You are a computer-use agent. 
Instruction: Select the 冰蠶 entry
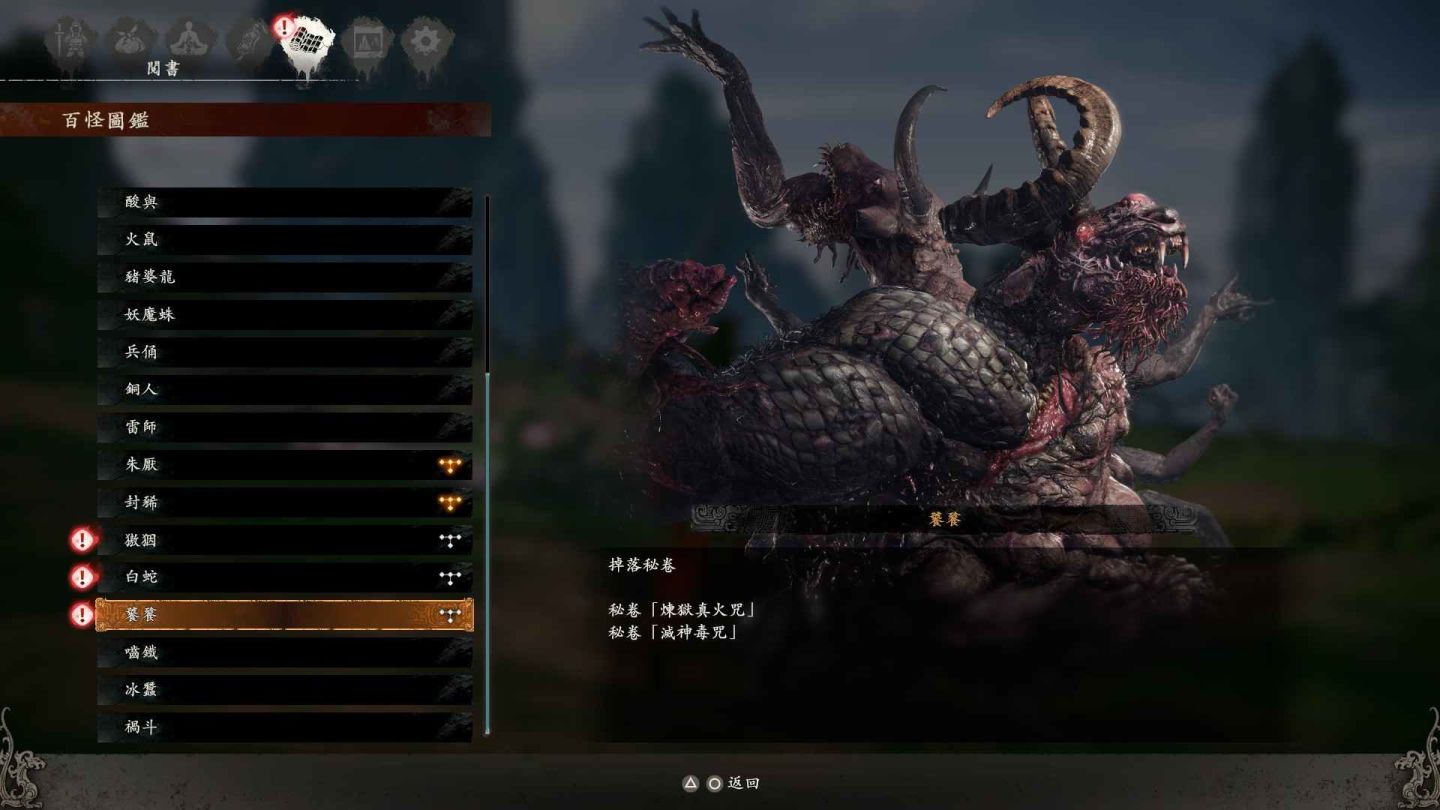(x=284, y=690)
